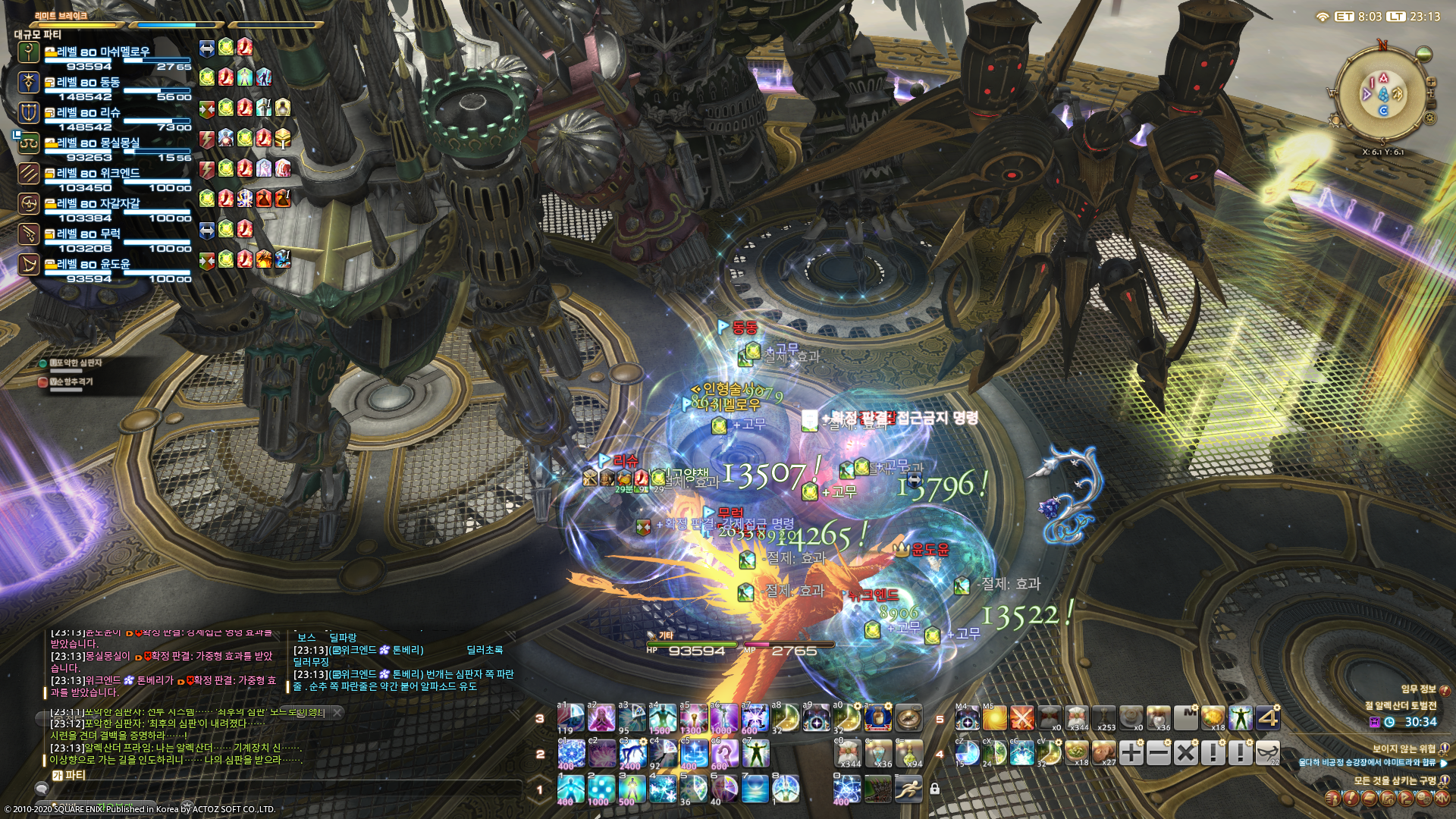Image resolution: width=1456 pixels, height=819 pixels.
Task: Click the number 4 macro icon
Action: tap(1267, 717)
